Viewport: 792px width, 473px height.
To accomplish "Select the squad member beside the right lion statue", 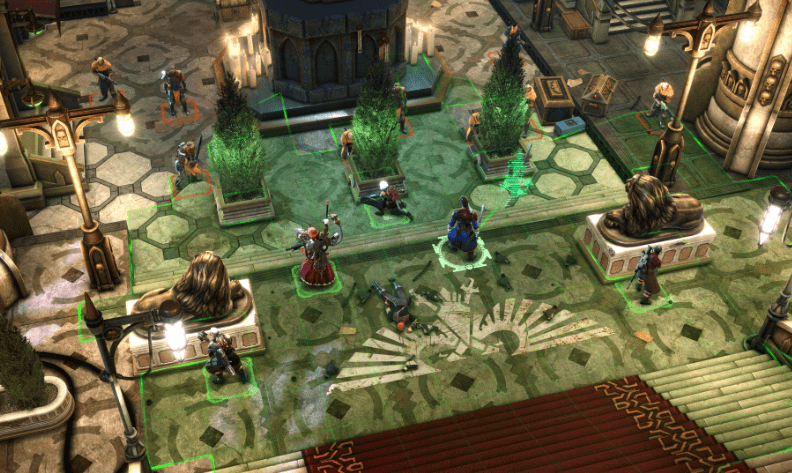I will 649,272.
